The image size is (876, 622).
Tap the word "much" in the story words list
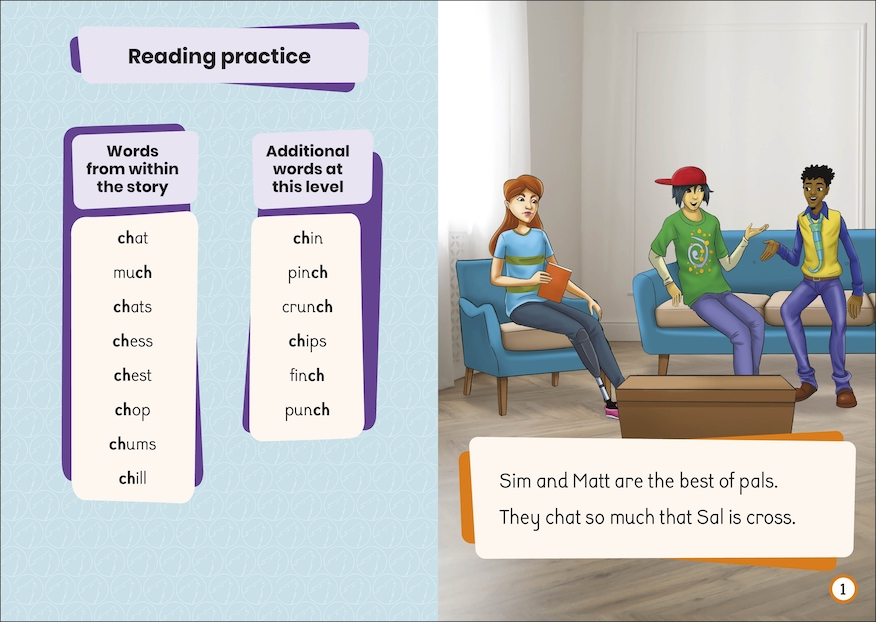[x=133, y=272]
